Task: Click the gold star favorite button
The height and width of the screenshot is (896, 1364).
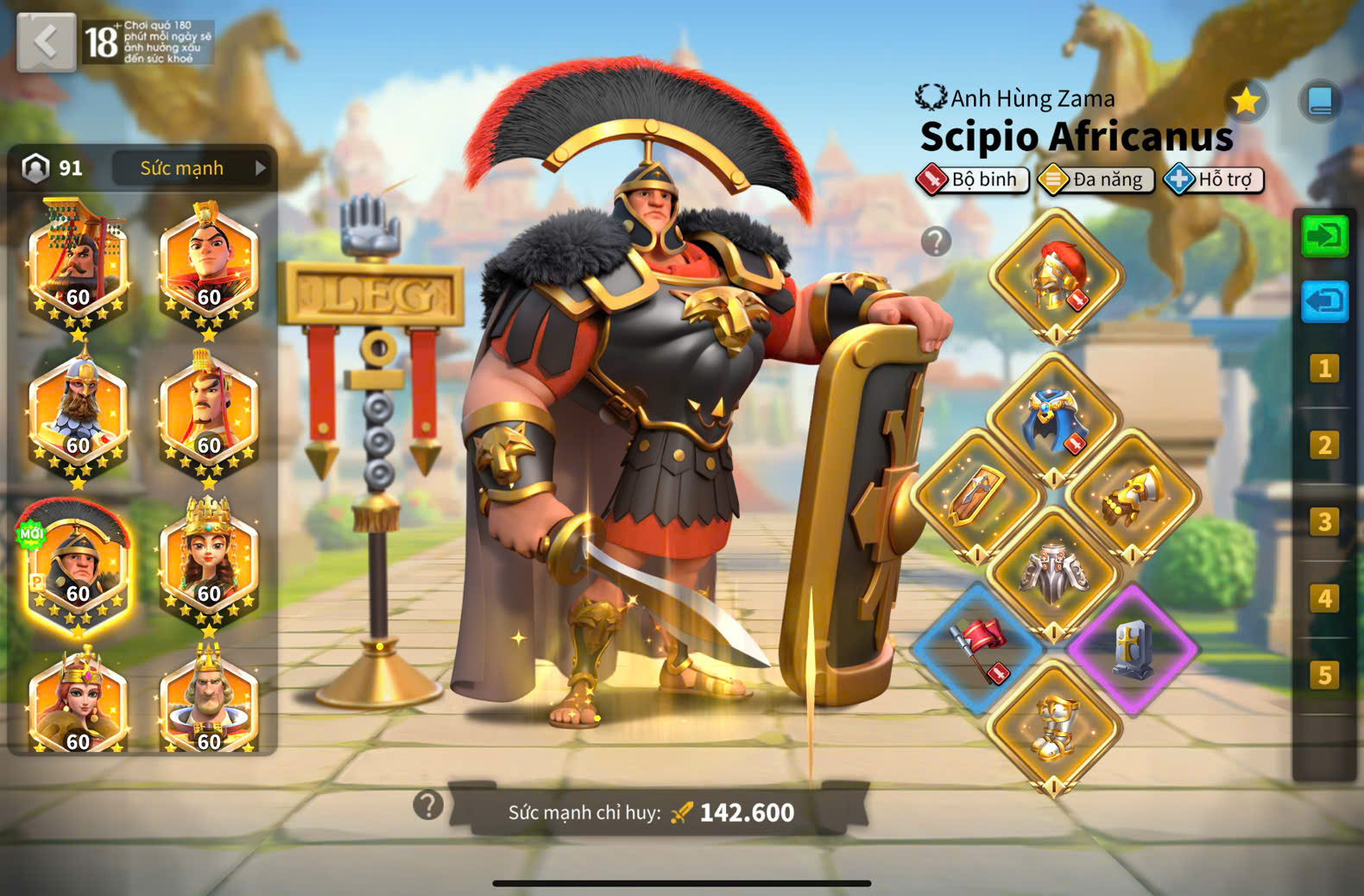Action: point(1246,102)
